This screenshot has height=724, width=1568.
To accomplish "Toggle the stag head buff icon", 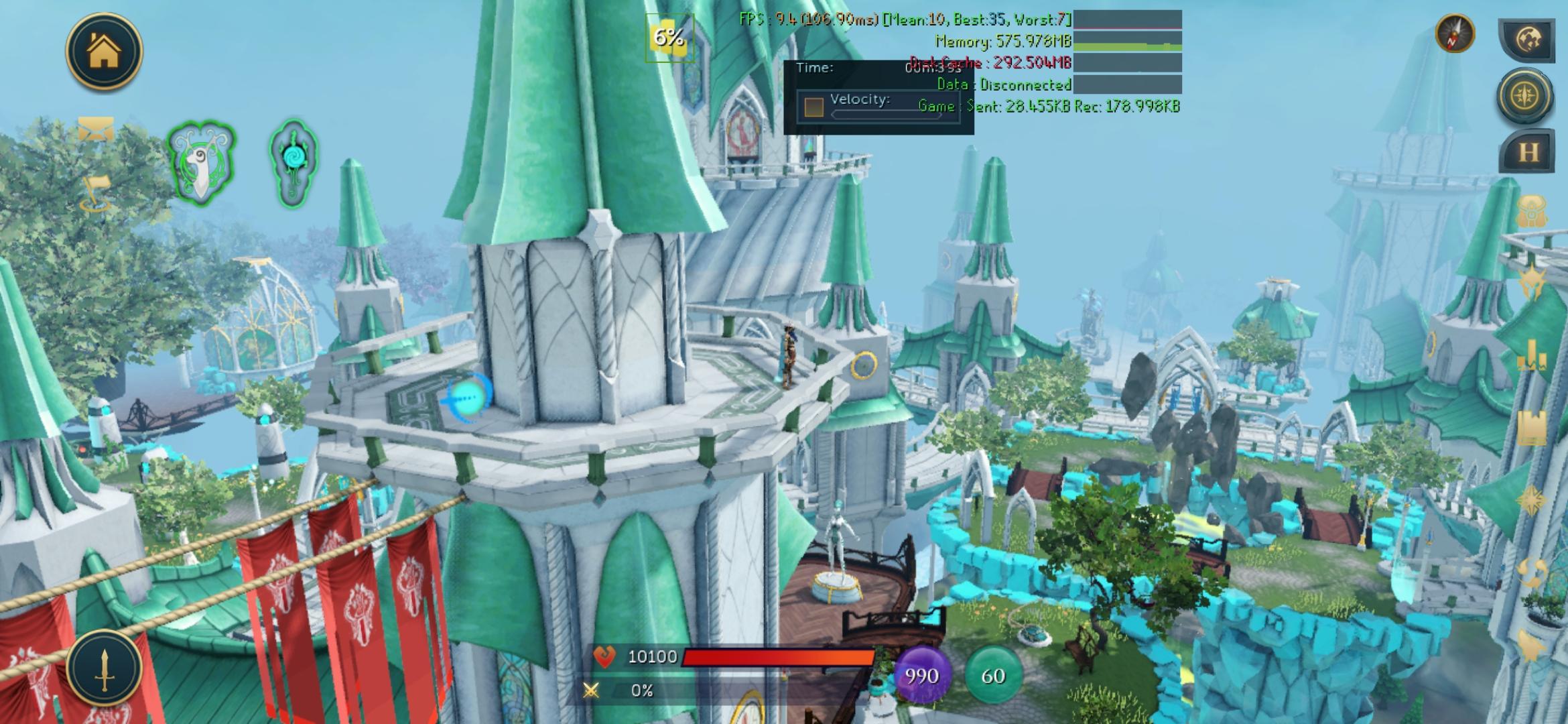I will point(202,163).
